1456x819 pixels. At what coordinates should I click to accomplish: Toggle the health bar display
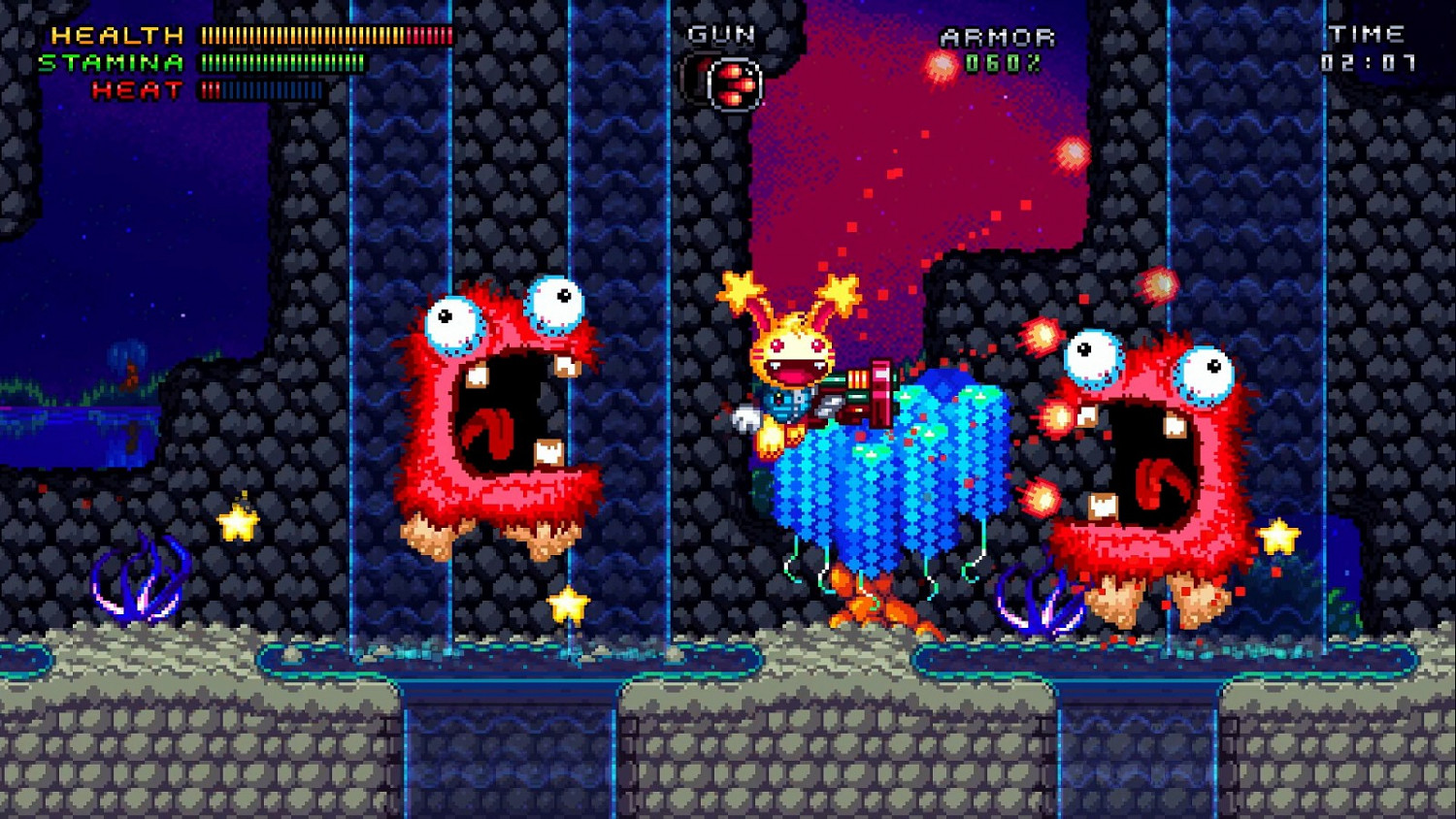(x=325, y=36)
